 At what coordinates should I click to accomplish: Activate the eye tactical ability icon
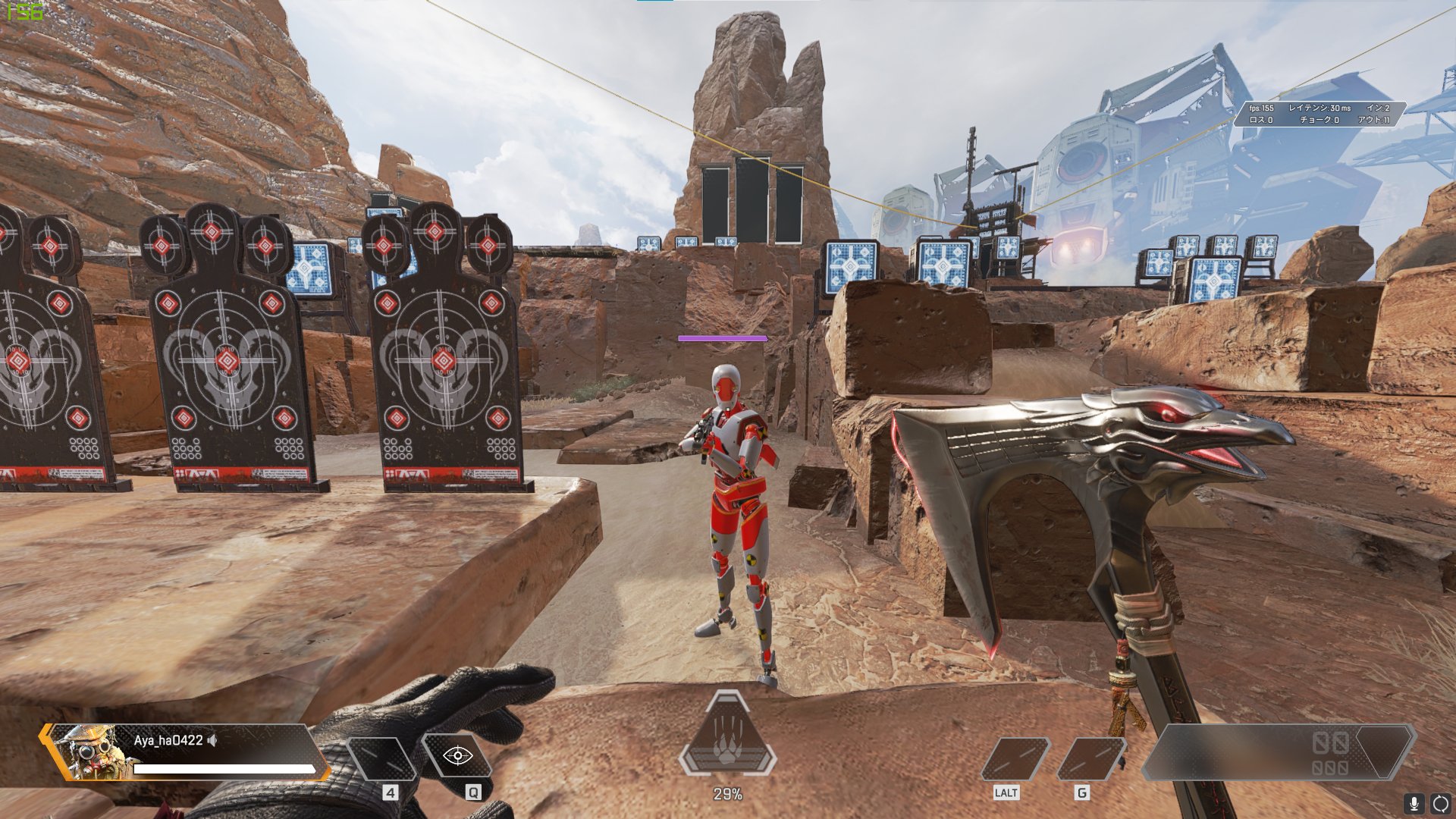[457, 755]
